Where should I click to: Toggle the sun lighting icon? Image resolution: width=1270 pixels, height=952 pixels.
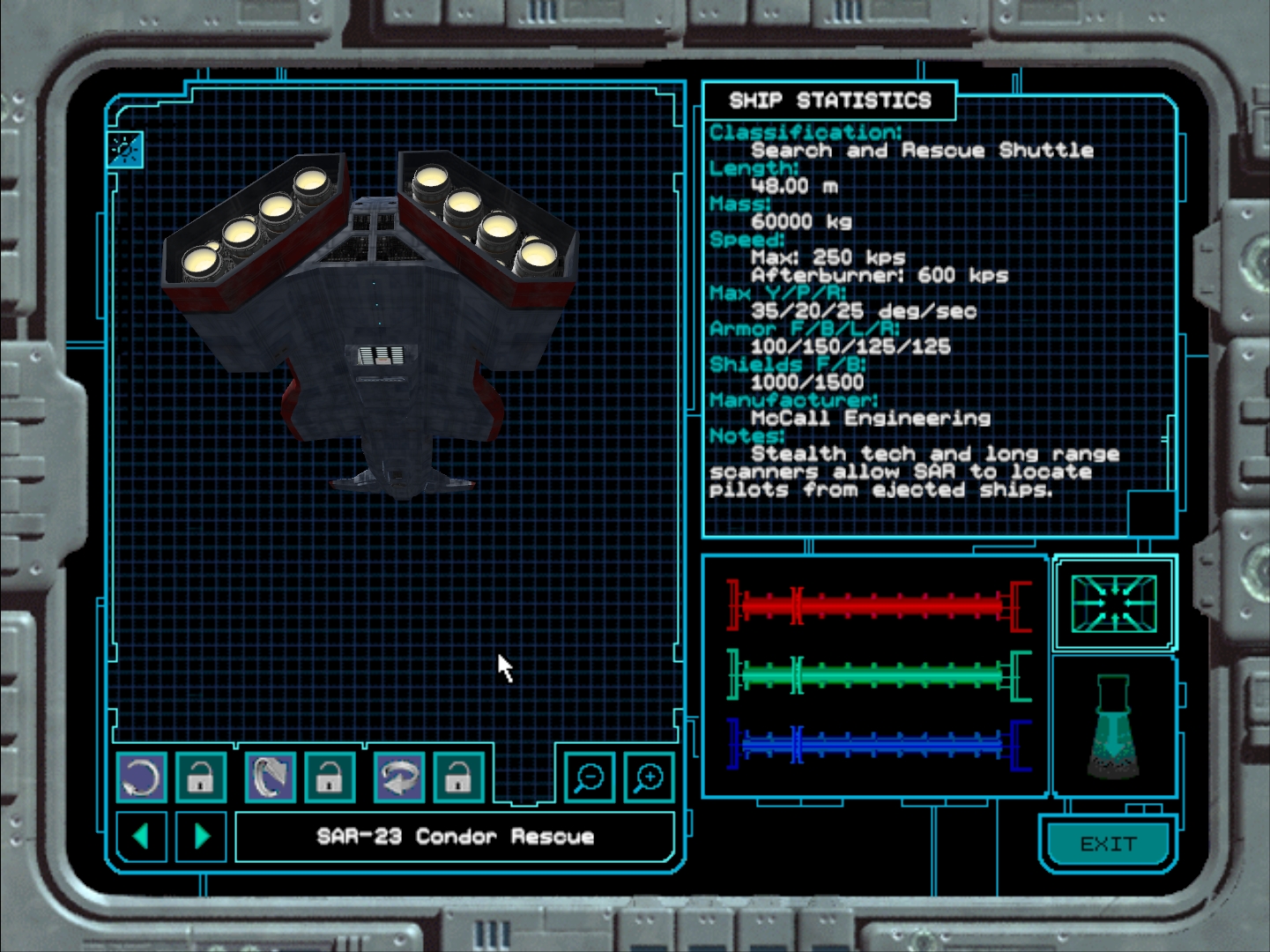[x=124, y=149]
